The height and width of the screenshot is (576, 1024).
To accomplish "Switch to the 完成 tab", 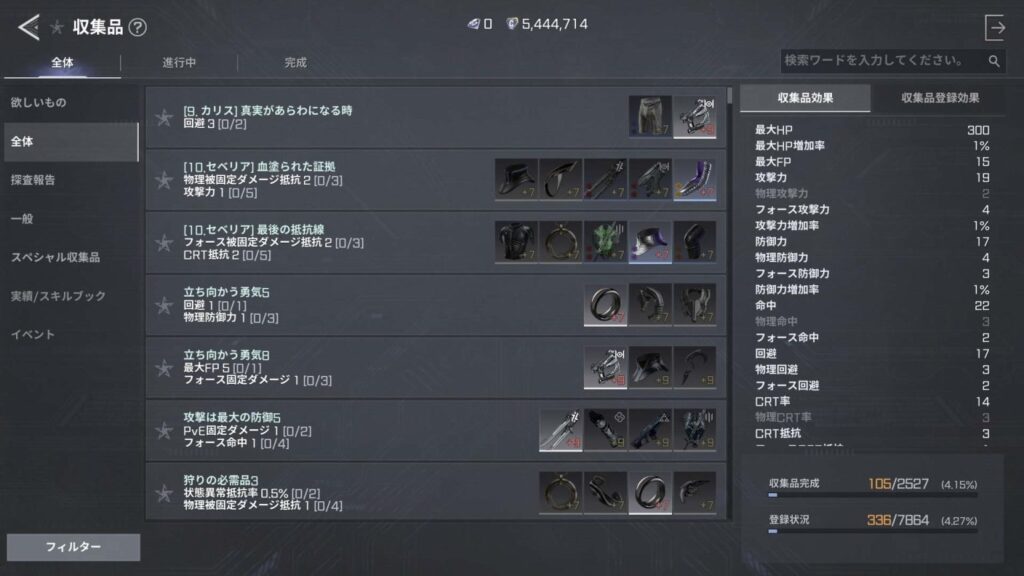I will pos(295,63).
